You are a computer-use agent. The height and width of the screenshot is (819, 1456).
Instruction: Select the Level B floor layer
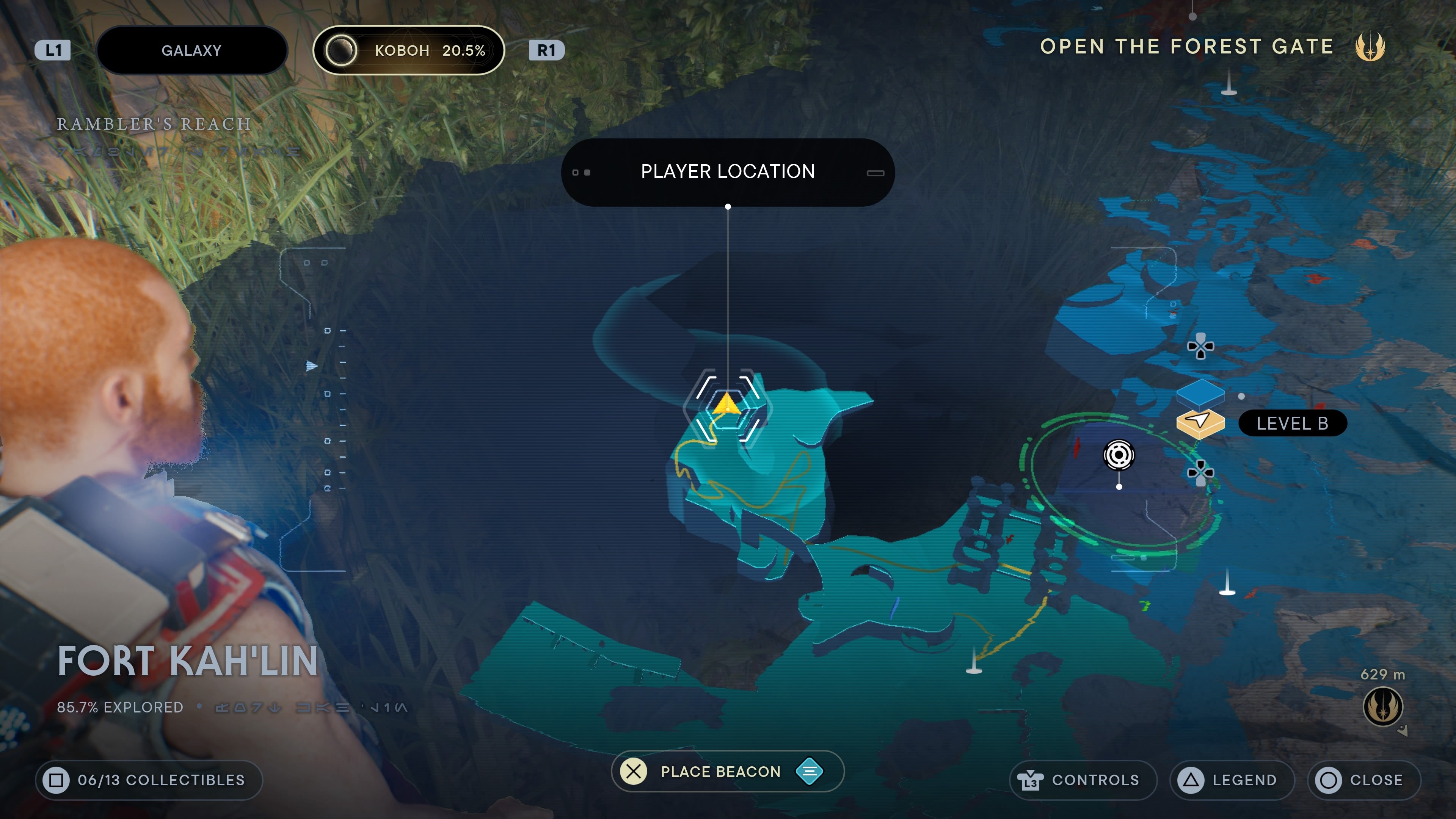[1200, 422]
